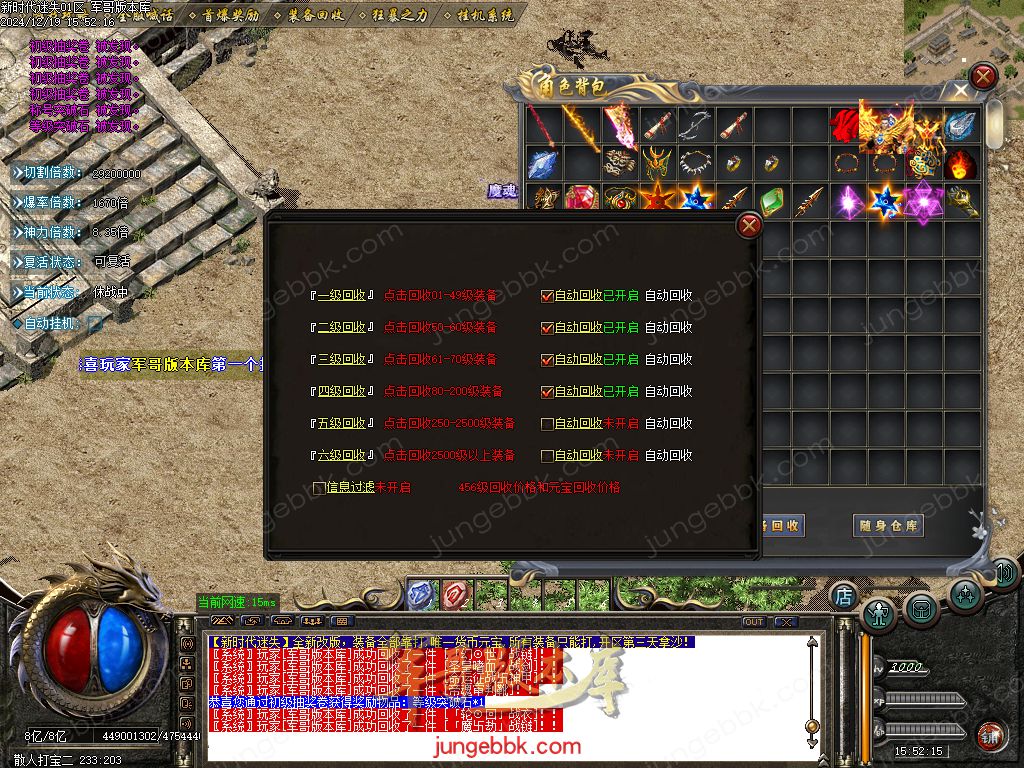1024x768 pixels.
Task: Choose 四级回收 for level 80-200 gear
Action: pyautogui.click(x=341, y=392)
